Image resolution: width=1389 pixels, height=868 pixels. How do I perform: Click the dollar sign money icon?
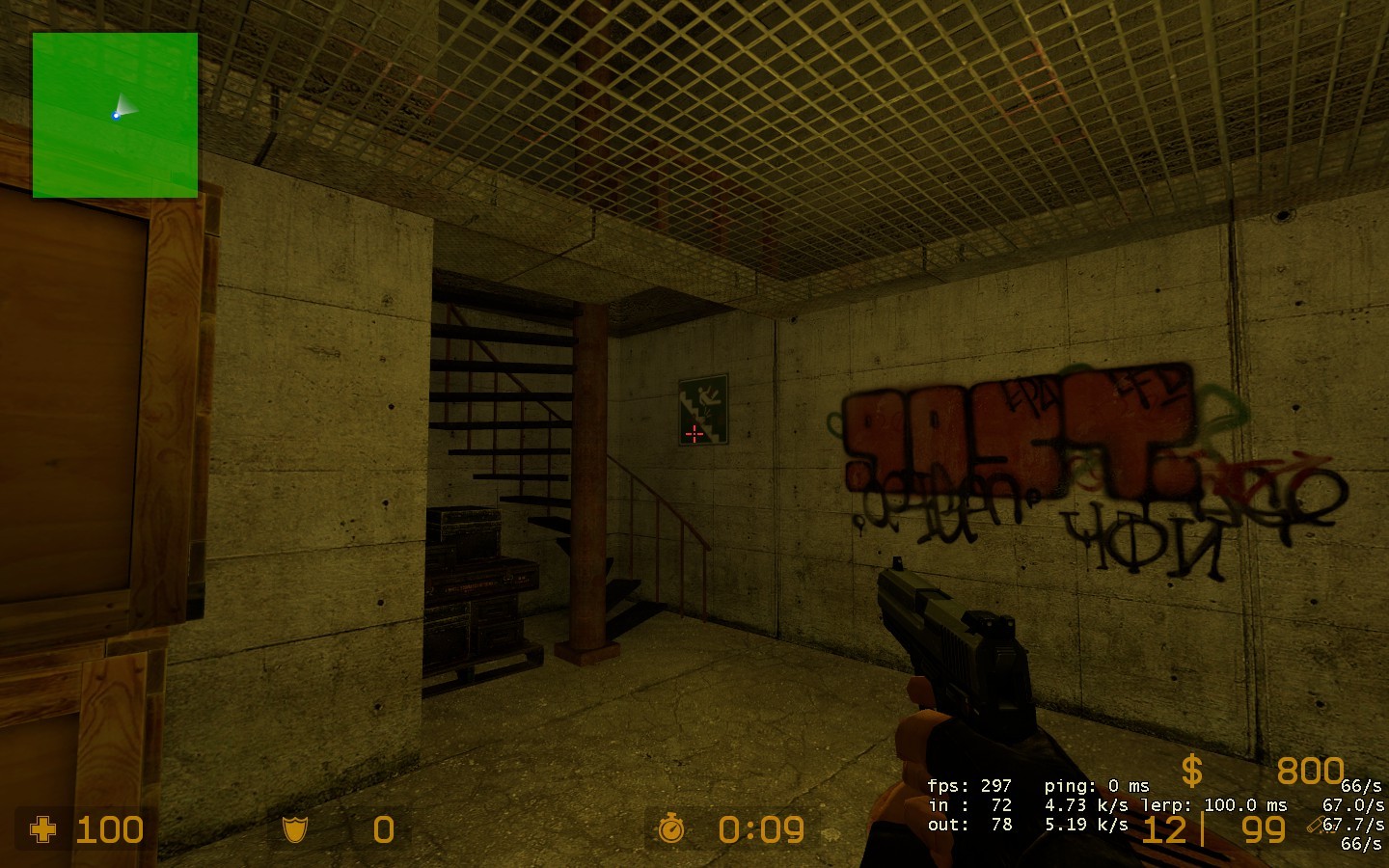click(x=1191, y=772)
